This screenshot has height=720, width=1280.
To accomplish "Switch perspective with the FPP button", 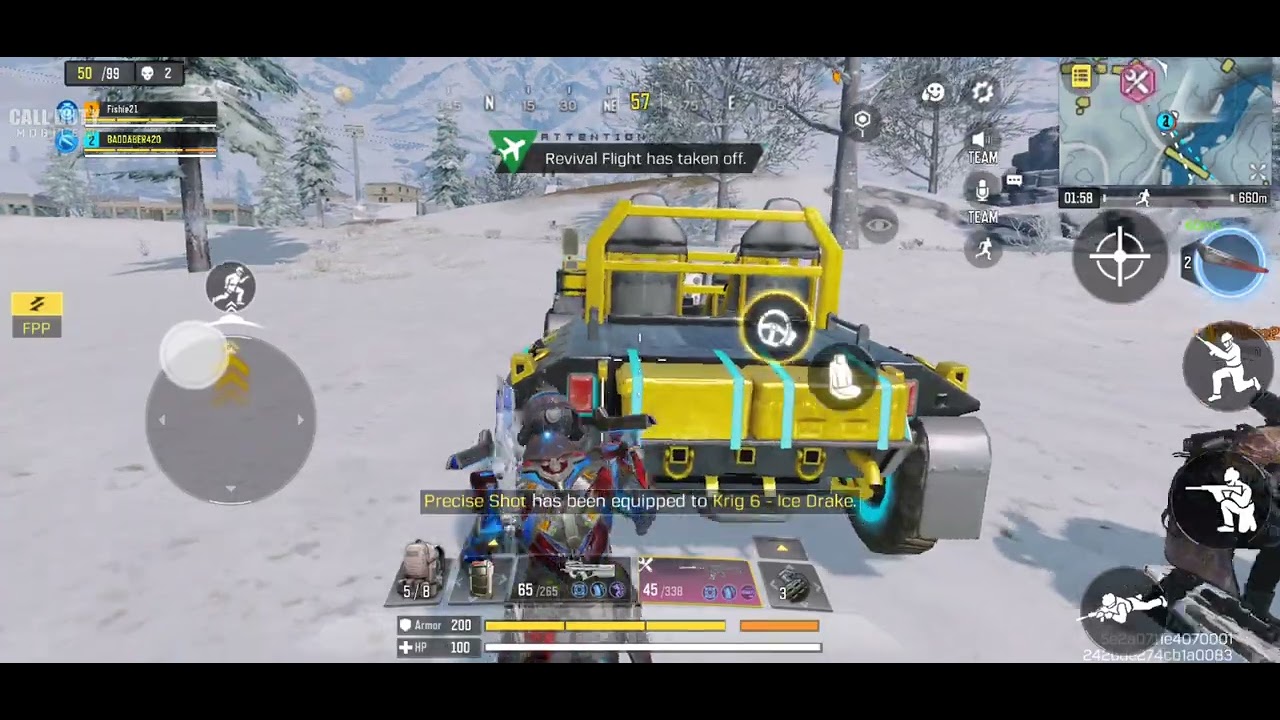I will tap(37, 314).
